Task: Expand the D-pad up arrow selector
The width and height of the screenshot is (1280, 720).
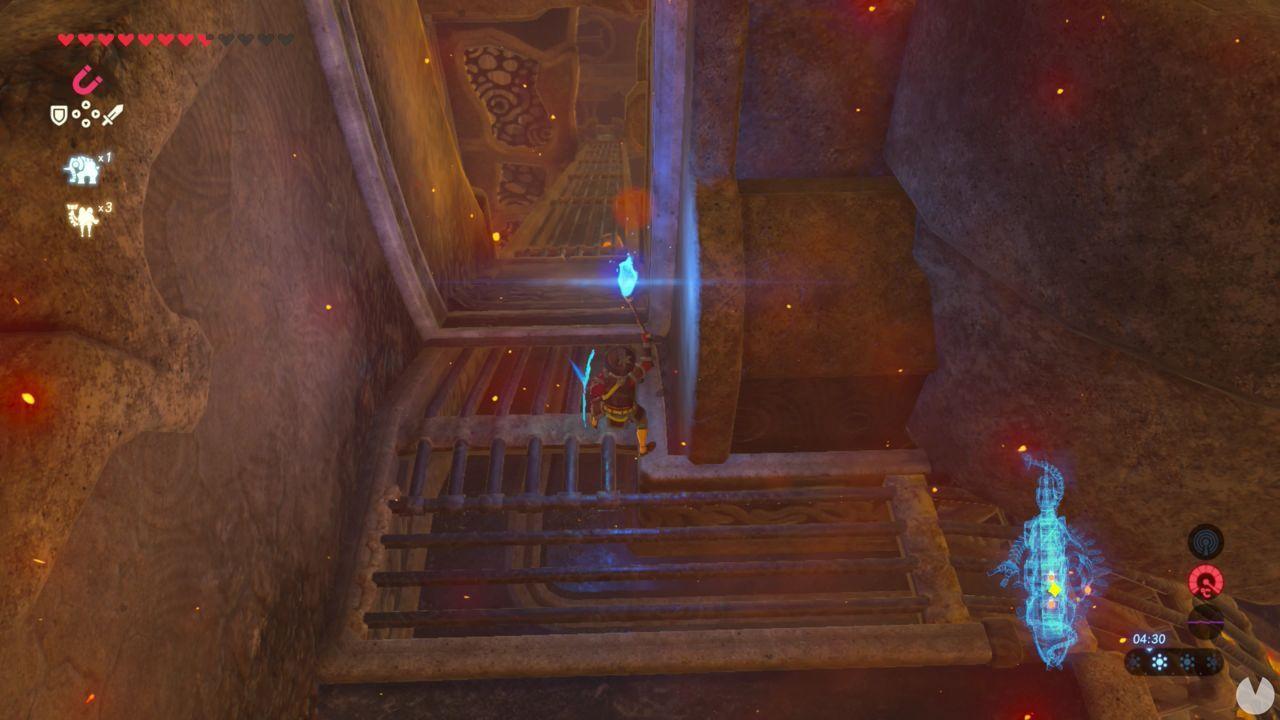Action: point(85,105)
